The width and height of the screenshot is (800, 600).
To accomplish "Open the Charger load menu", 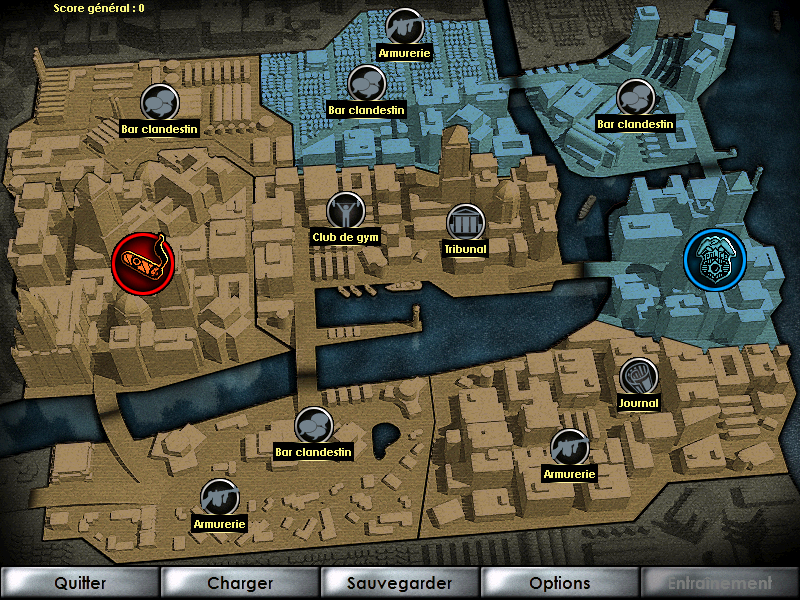I will pyautogui.click(x=240, y=583).
